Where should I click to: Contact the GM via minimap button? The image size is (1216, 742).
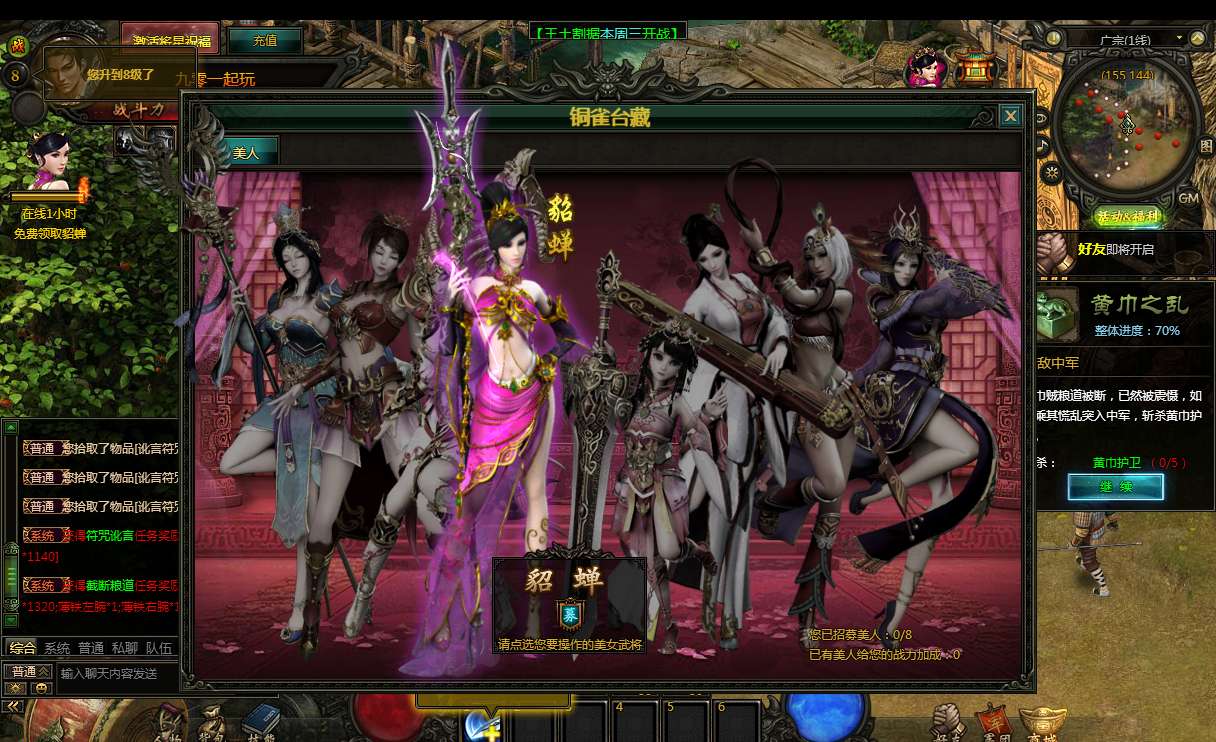[1188, 198]
